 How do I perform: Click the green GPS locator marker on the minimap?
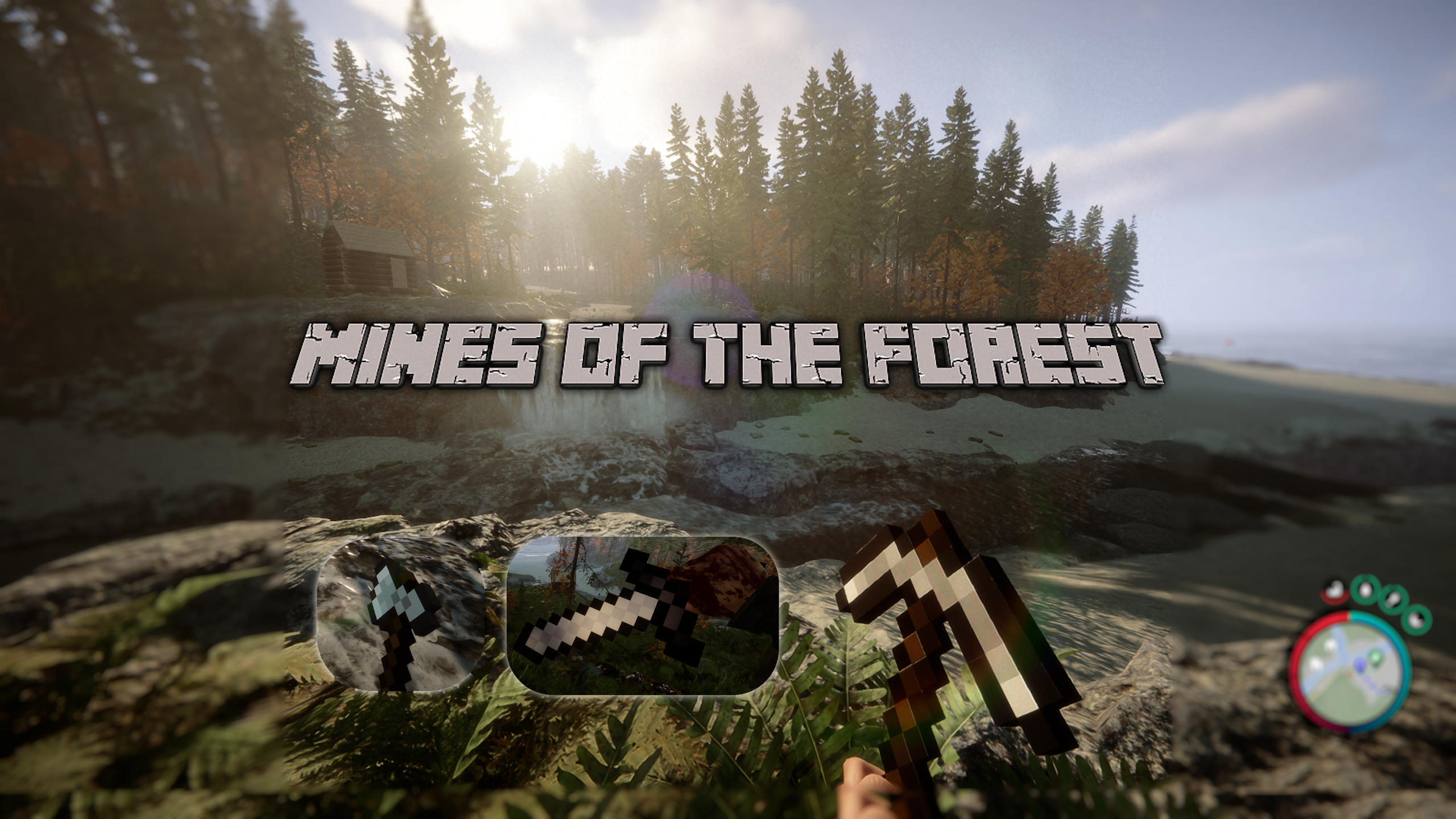[x=1375, y=657]
